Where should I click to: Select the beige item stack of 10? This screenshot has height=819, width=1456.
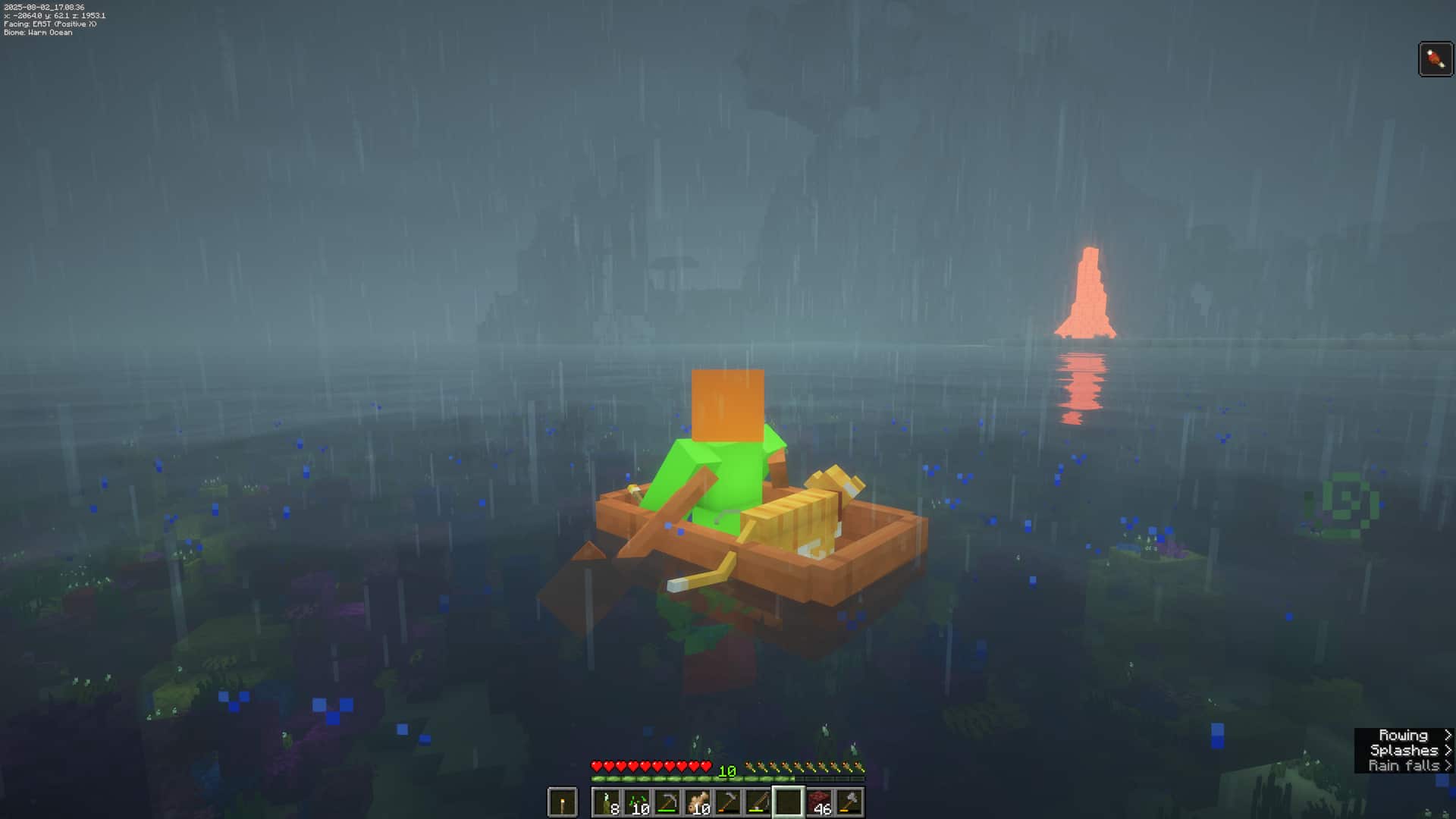click(x=697, y=802)
